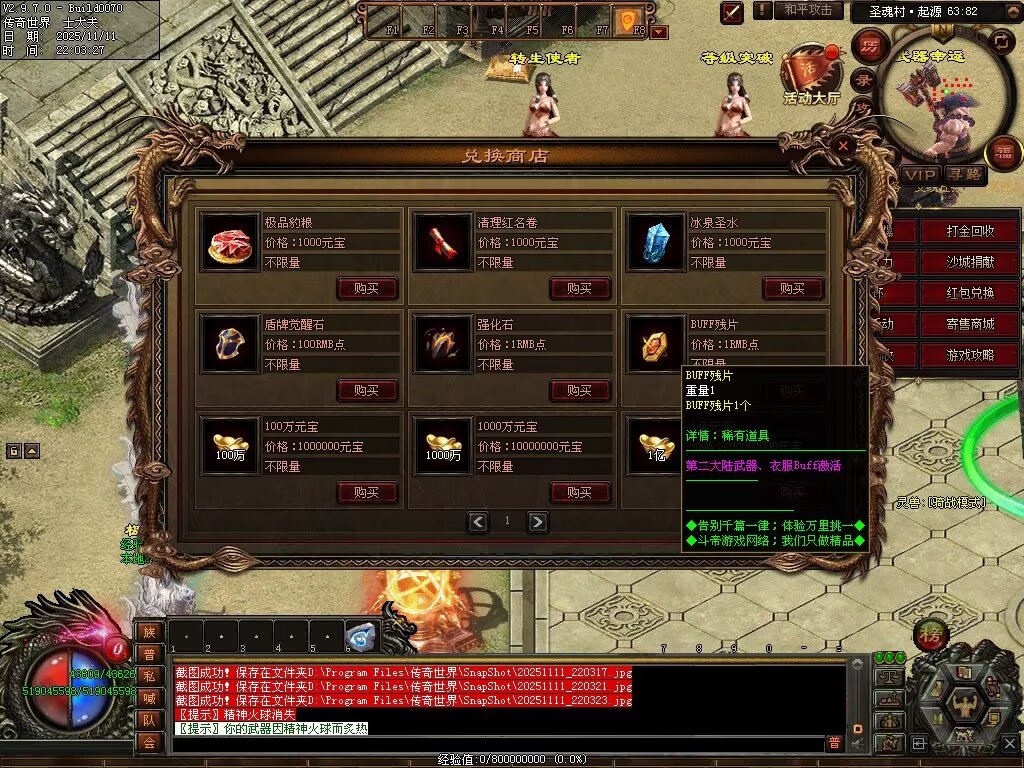Go to the next shop page
The image size is (1024, 768).
click(538, 521)
